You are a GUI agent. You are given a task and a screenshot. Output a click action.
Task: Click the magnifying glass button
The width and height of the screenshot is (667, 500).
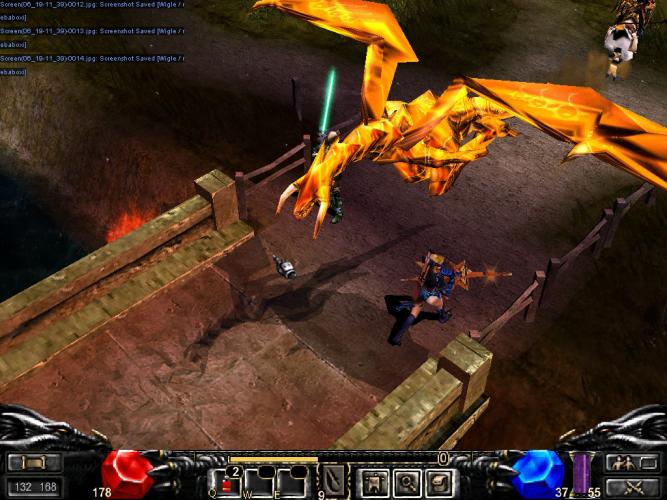pos(407,483)
